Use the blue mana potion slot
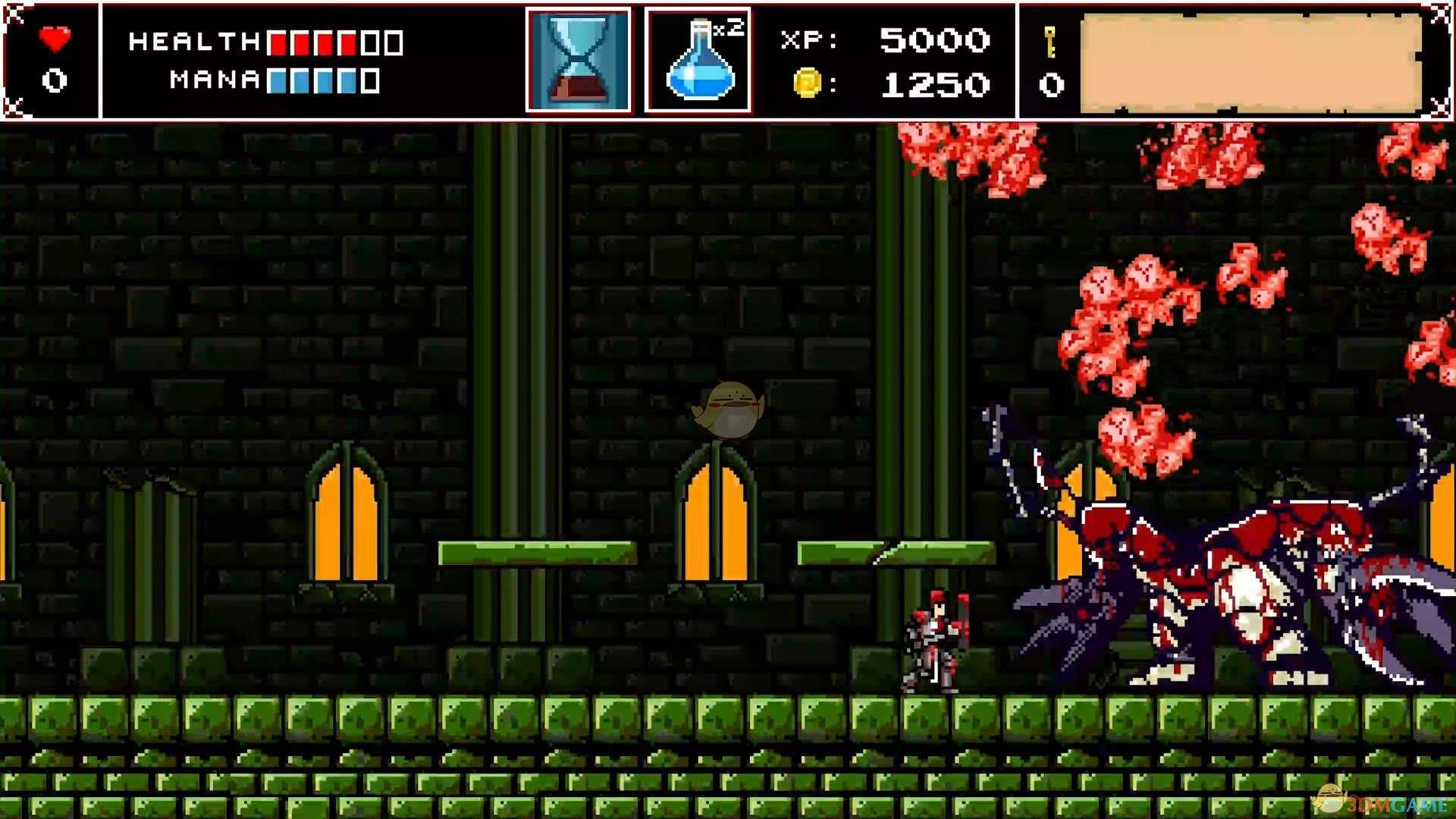This screenshot has height=819, width=1456. pyautogui.click(x=698, y=61)
